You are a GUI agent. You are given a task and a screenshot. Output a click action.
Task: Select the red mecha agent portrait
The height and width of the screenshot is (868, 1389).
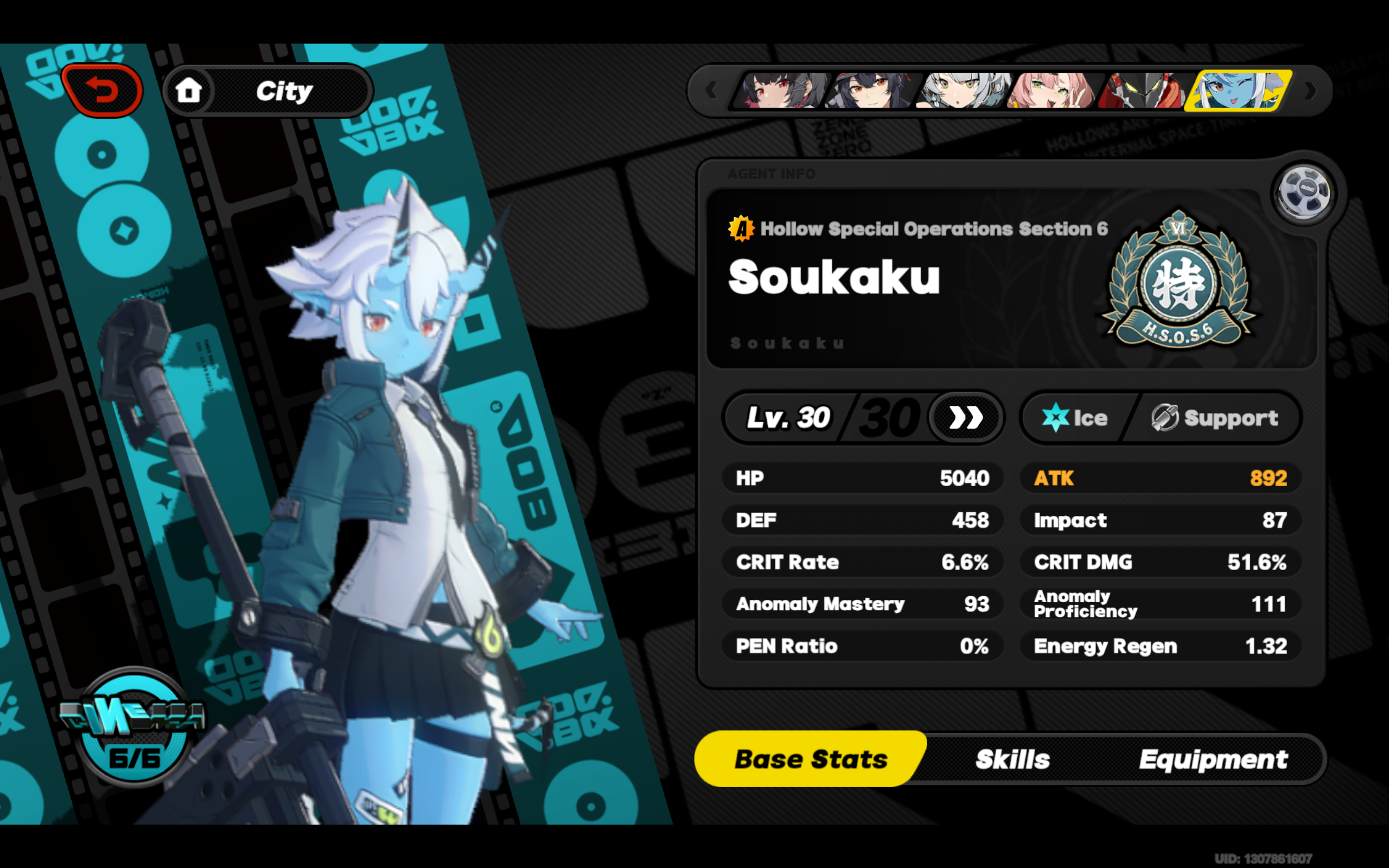(1145, 91)
